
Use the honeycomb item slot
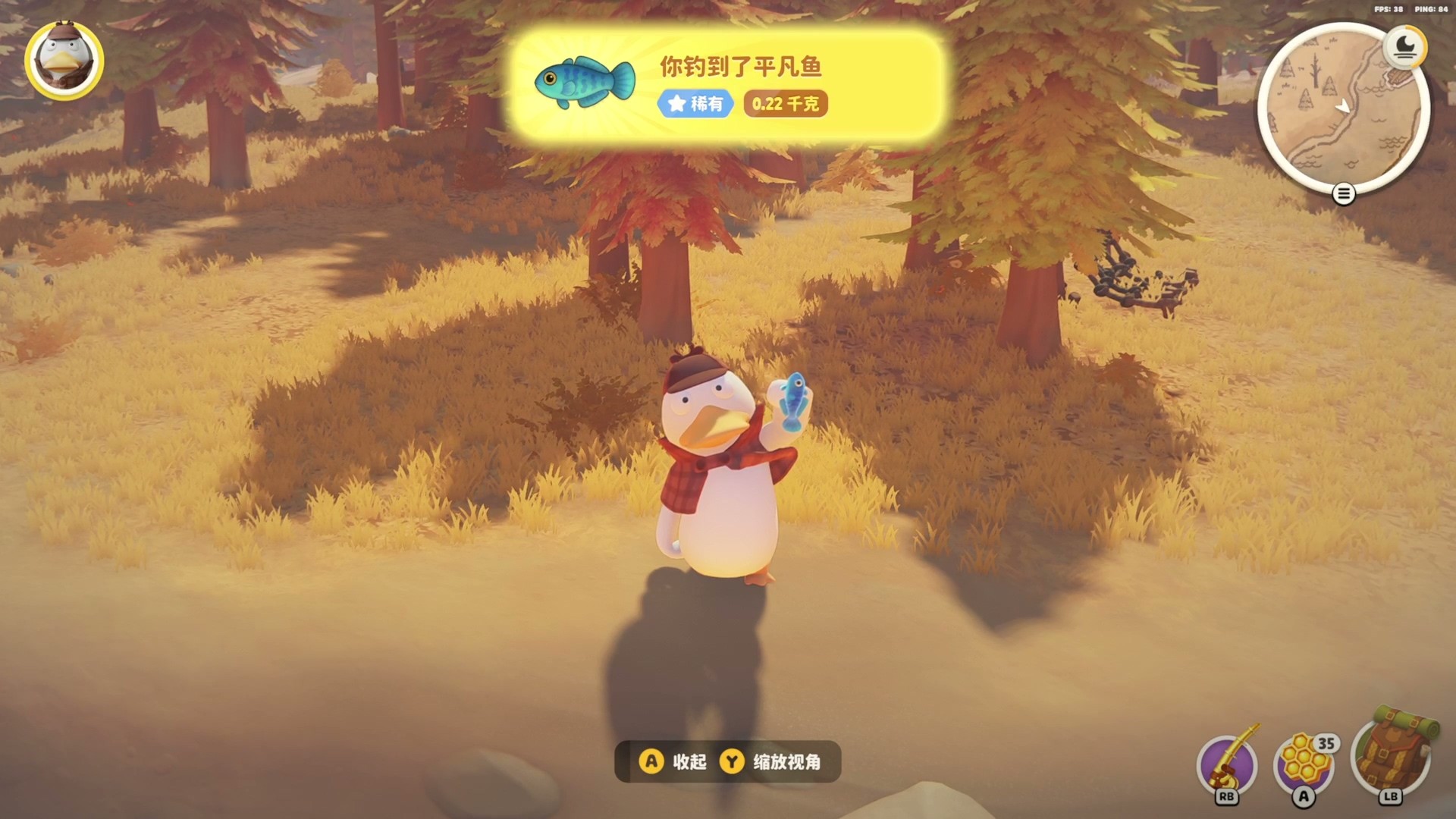click(x=1304, y=763)
